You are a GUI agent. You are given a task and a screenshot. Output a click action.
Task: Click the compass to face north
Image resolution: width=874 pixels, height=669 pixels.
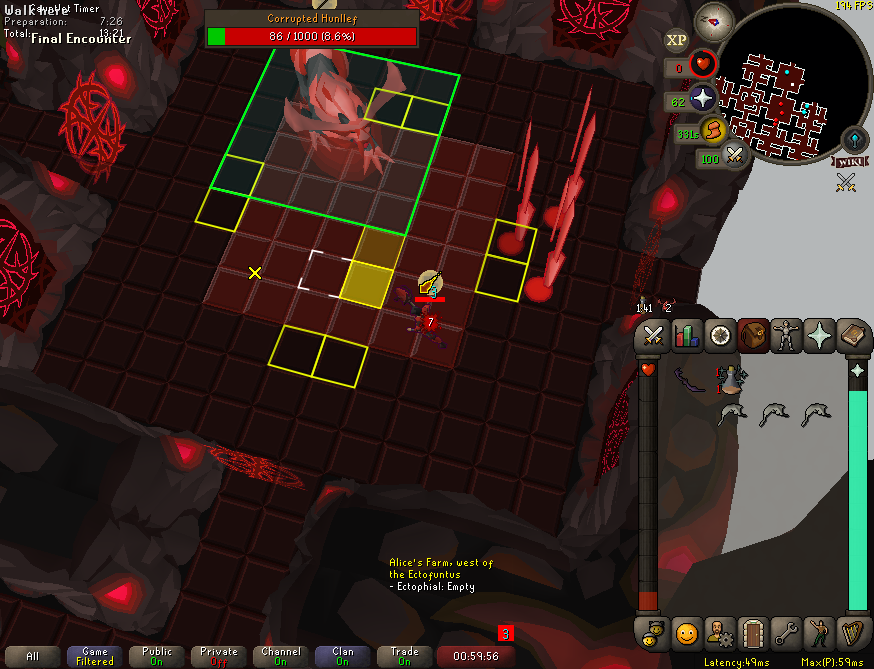714,18
